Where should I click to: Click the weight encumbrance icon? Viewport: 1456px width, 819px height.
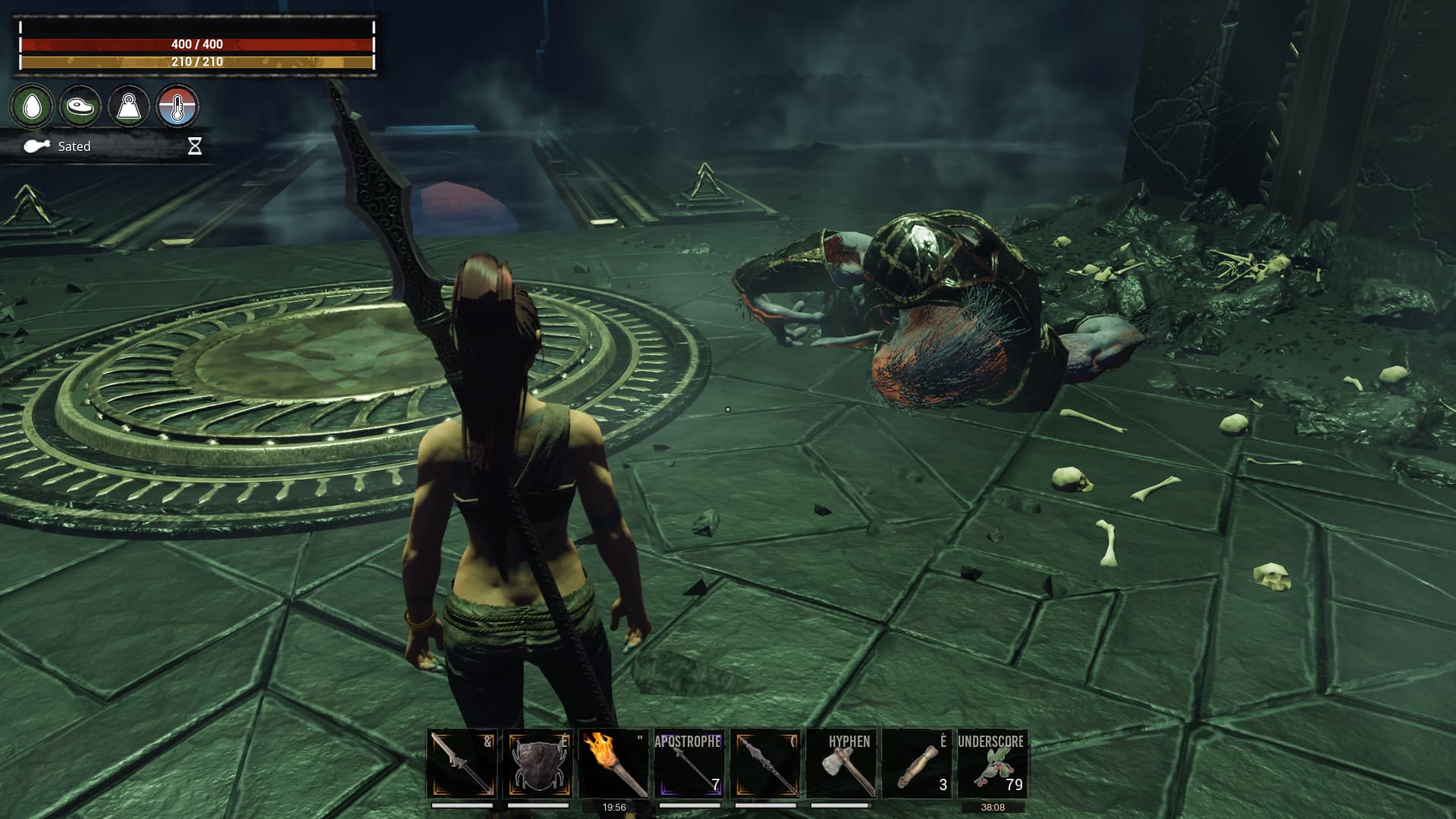(x=129, y=106)
